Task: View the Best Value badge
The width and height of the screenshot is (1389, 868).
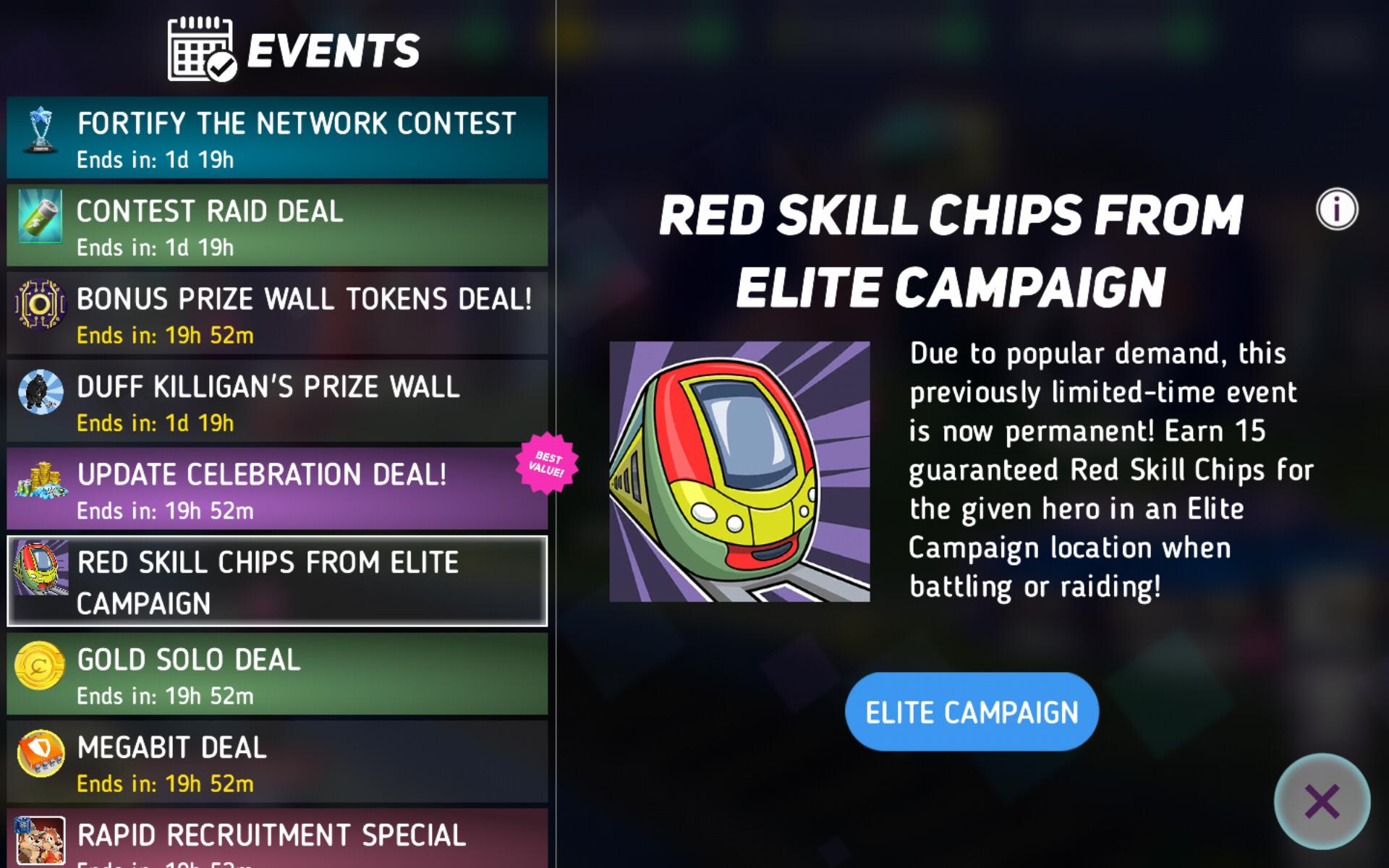Action: (548, 463)
